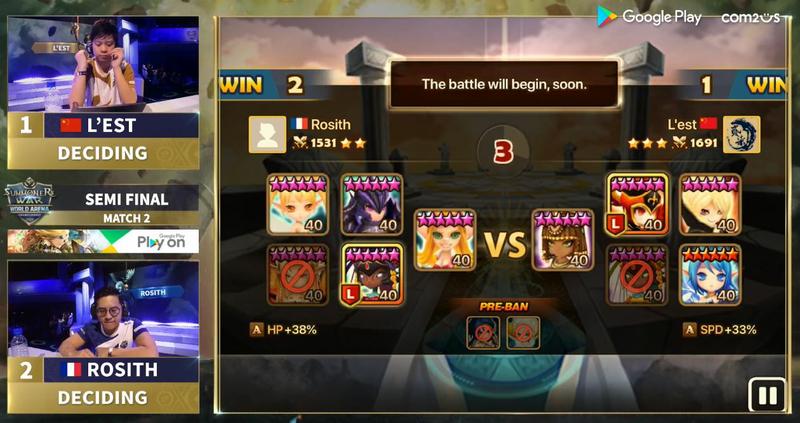Select Rosith's banned monster portrait
The width and height of the screenshot is (800, 423).
point(297,274)
